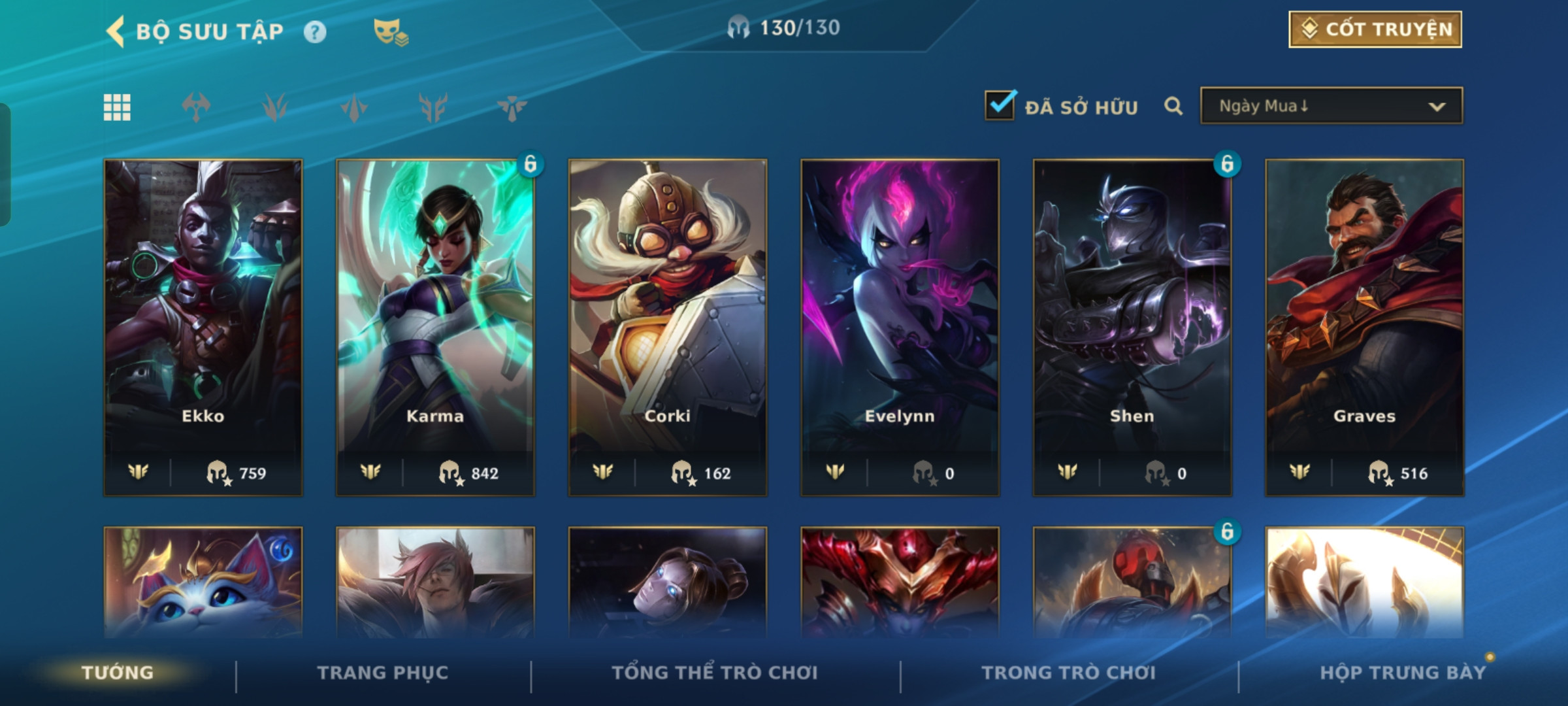Toggle the Đã Sở Hữu checkbox

(x=1000, y=105)
